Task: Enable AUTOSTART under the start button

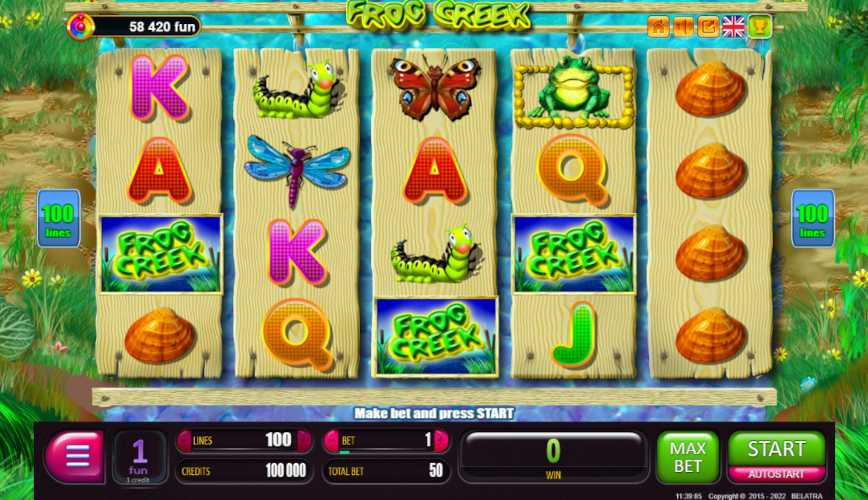Action: tap(776, 474)
